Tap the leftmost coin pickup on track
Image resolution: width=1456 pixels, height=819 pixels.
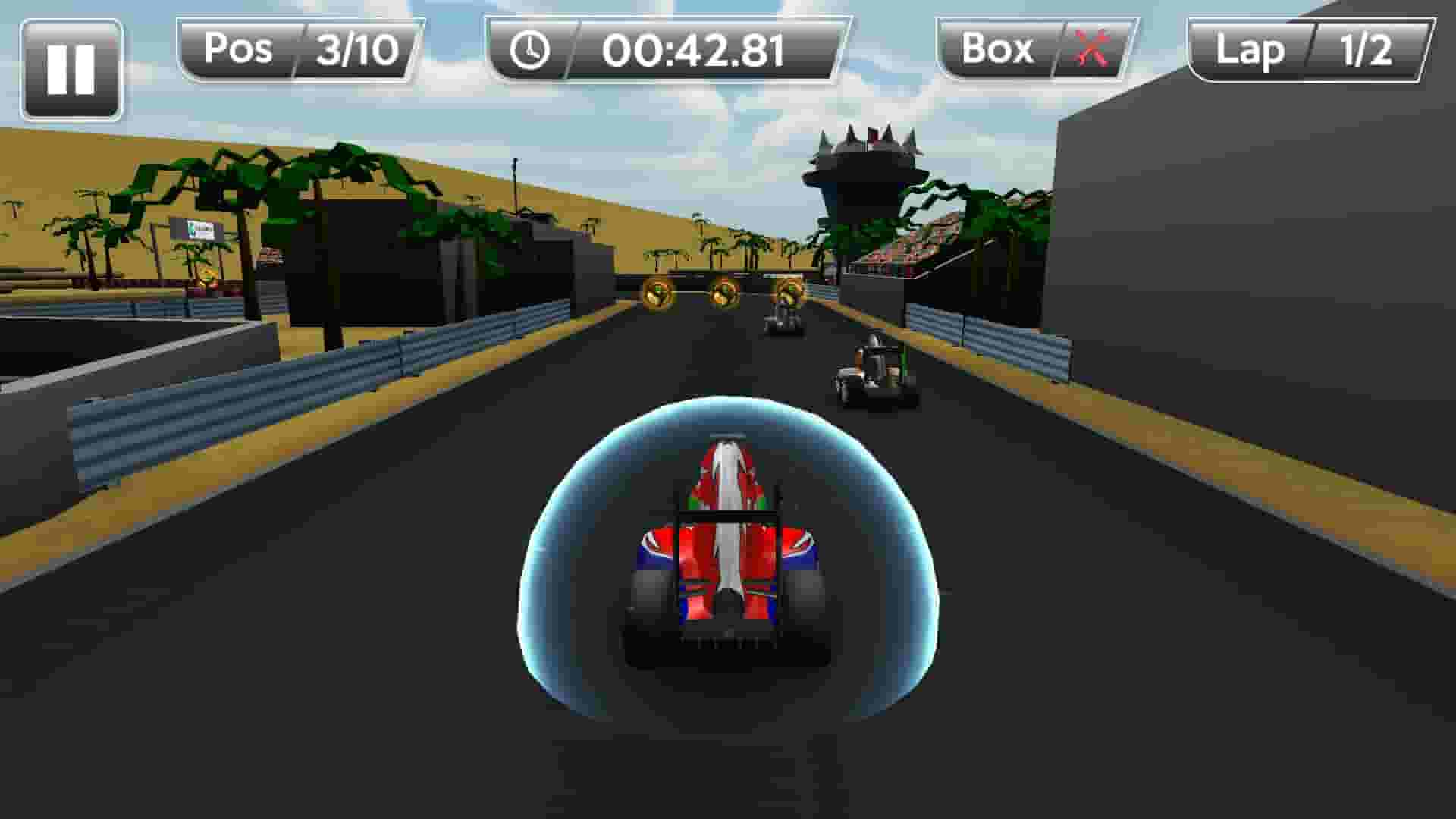click(x=656, y=294)
